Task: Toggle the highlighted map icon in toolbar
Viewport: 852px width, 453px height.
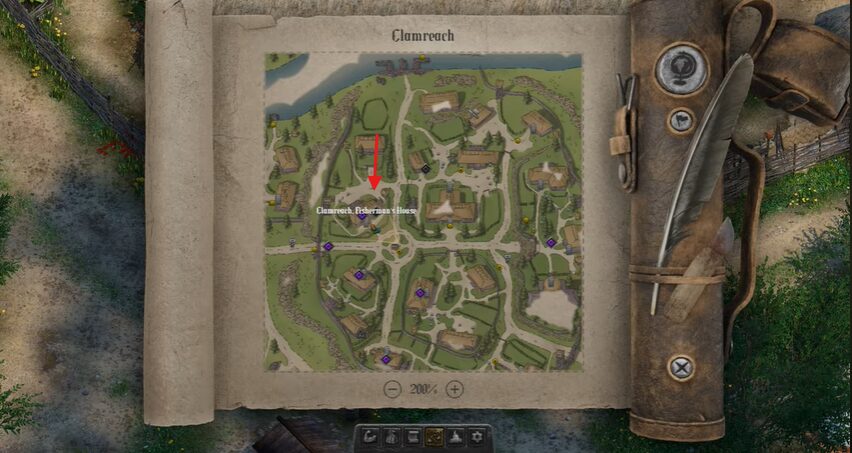Action: (x=434, y=436)
